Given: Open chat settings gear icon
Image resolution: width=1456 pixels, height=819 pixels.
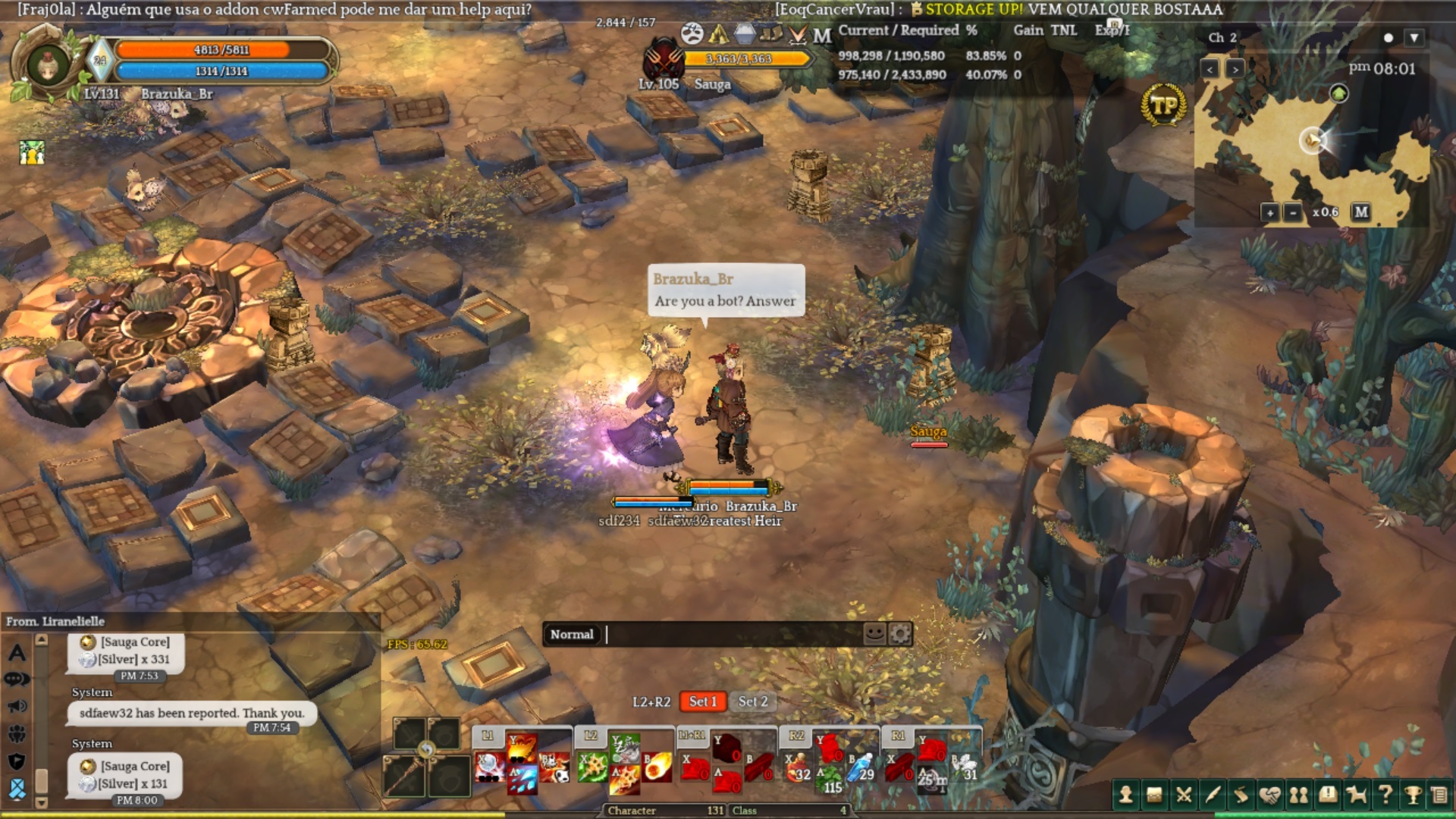Looking at the screenshot, I should [x=899, y=633].
